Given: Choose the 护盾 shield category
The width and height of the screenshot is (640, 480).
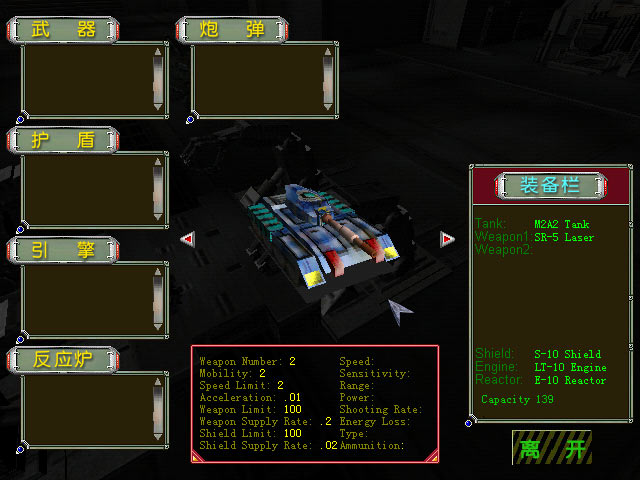Looking at the screenshot, I should click(64, 139).
